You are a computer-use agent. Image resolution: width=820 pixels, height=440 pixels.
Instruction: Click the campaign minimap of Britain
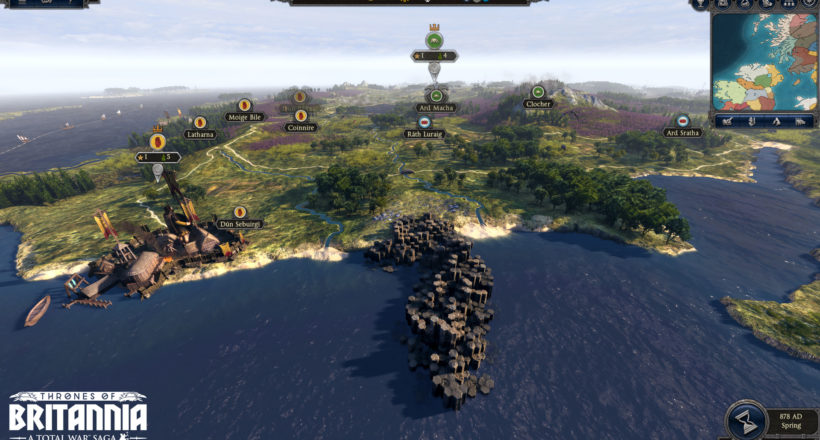[765, 62]
